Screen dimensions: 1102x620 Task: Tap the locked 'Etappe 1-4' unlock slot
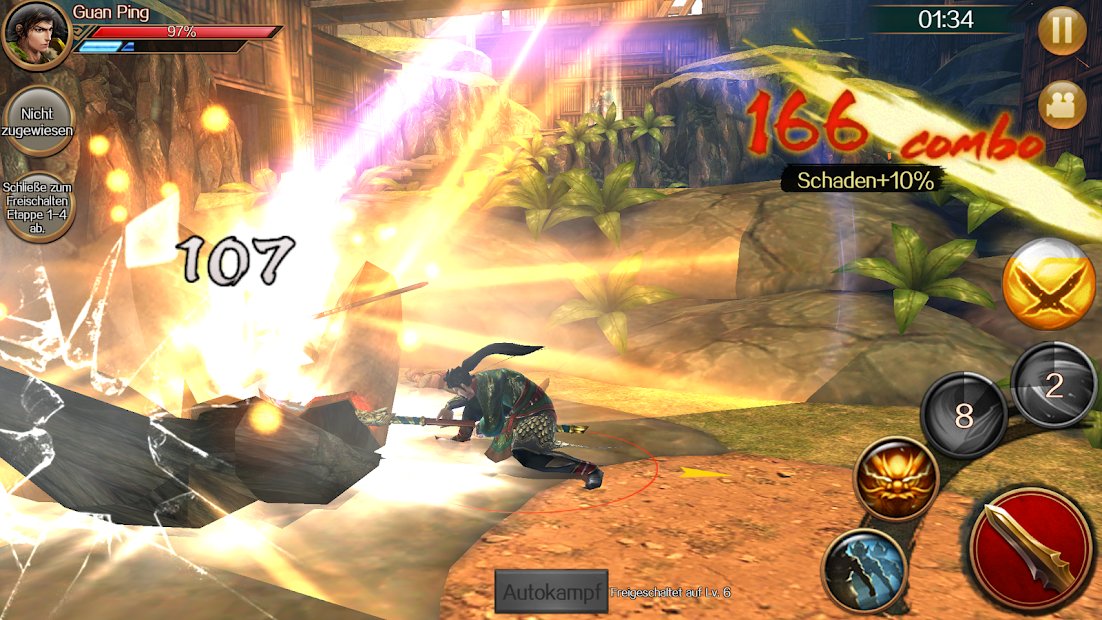[39, 205]
